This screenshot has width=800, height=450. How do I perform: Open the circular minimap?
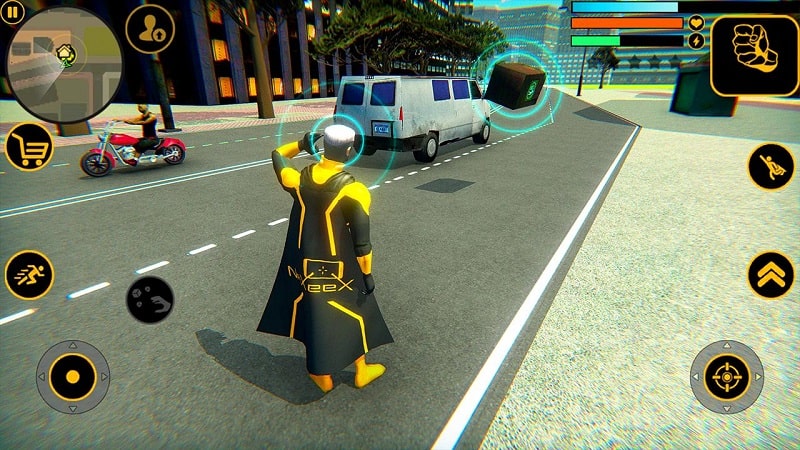point(64,62)
